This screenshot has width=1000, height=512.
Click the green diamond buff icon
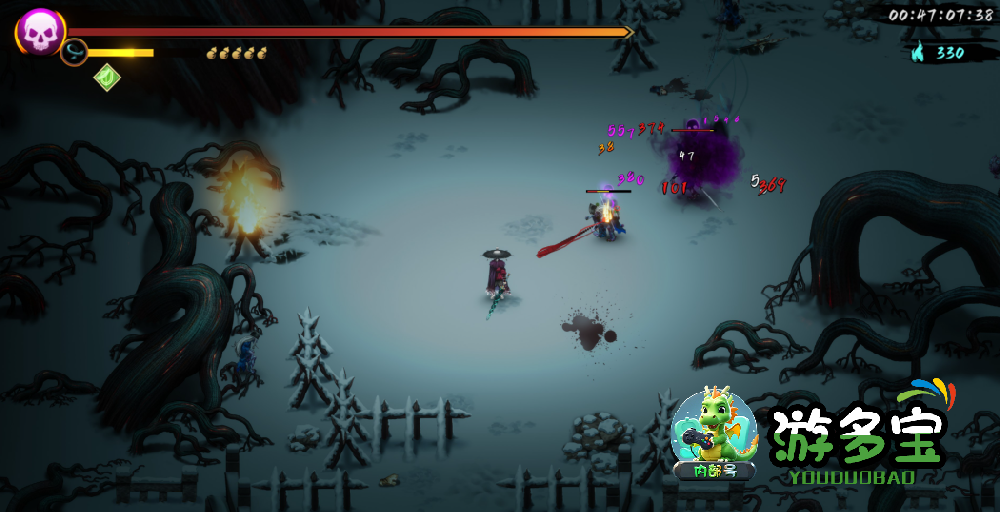pos(107,77)
